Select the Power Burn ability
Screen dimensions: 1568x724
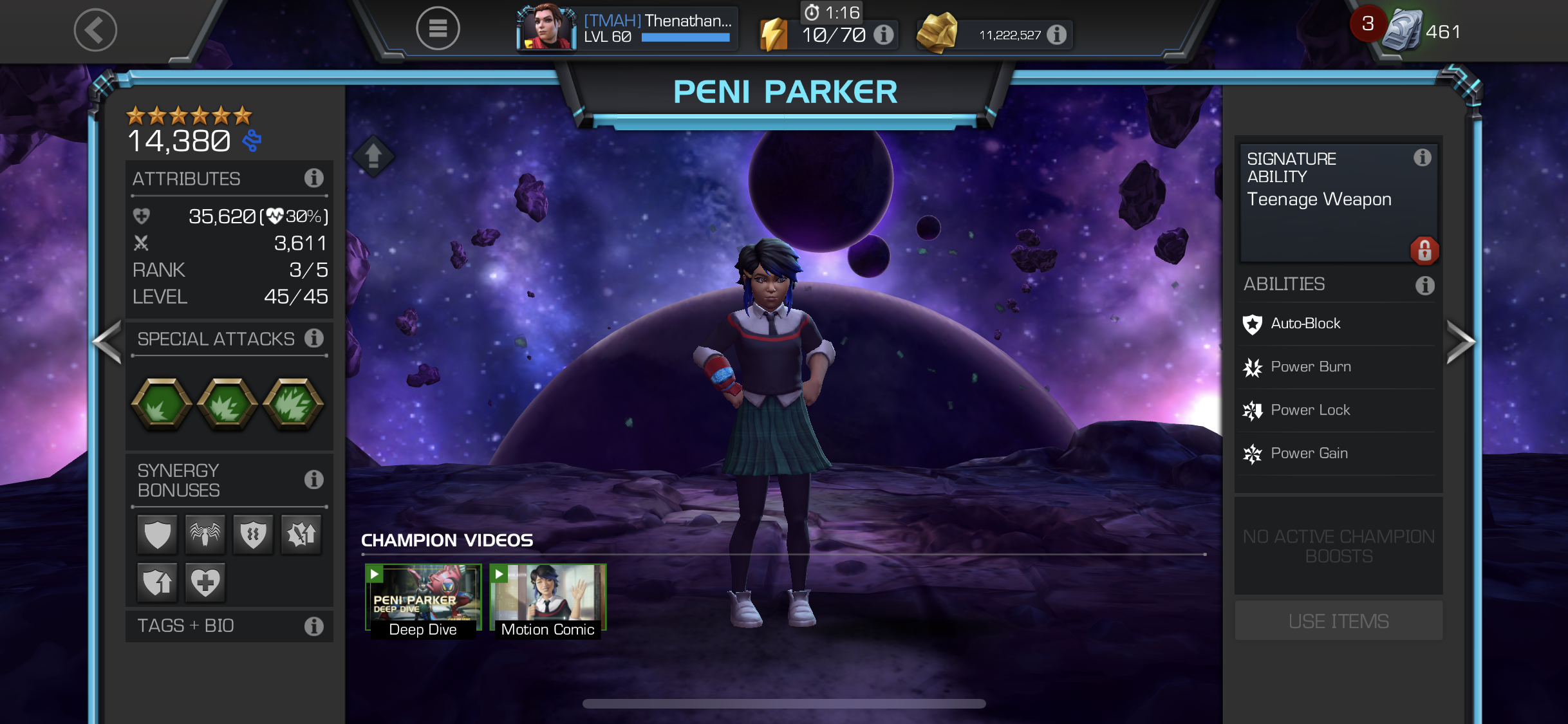point(1311,367)
